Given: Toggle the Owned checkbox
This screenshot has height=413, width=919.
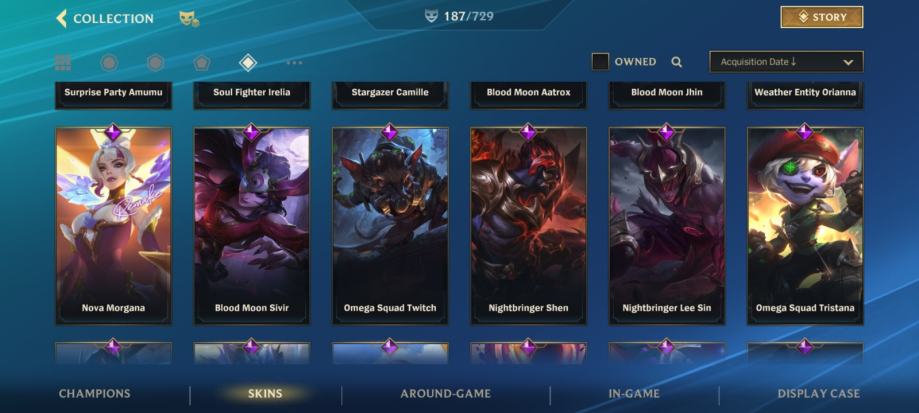Looking at the screenshot, I should (x=600, y=62).
